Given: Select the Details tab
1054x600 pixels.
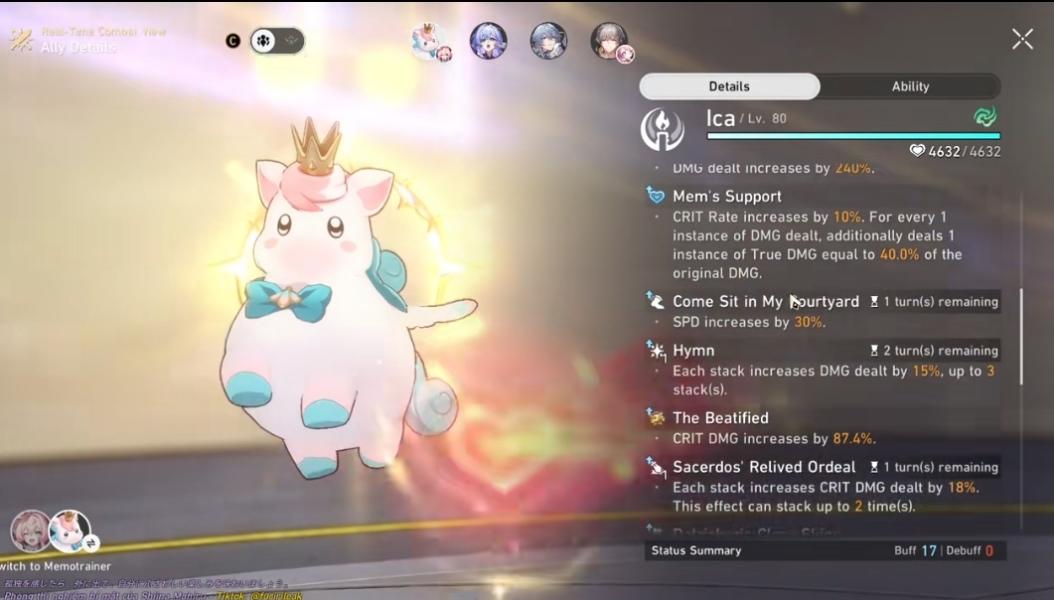Looking at the screenshot, I should coord(729,87).
